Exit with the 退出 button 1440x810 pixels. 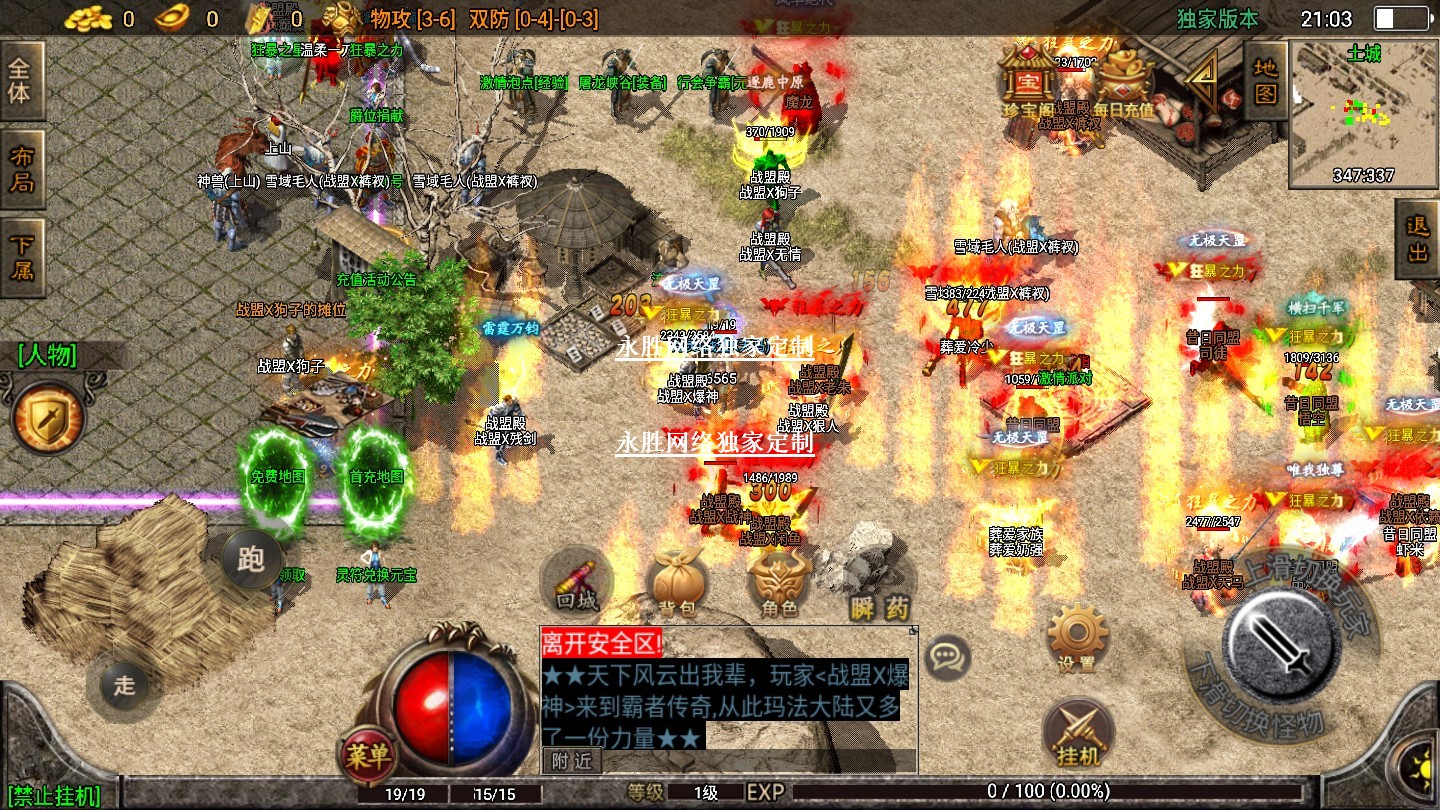coord(1418,241)
